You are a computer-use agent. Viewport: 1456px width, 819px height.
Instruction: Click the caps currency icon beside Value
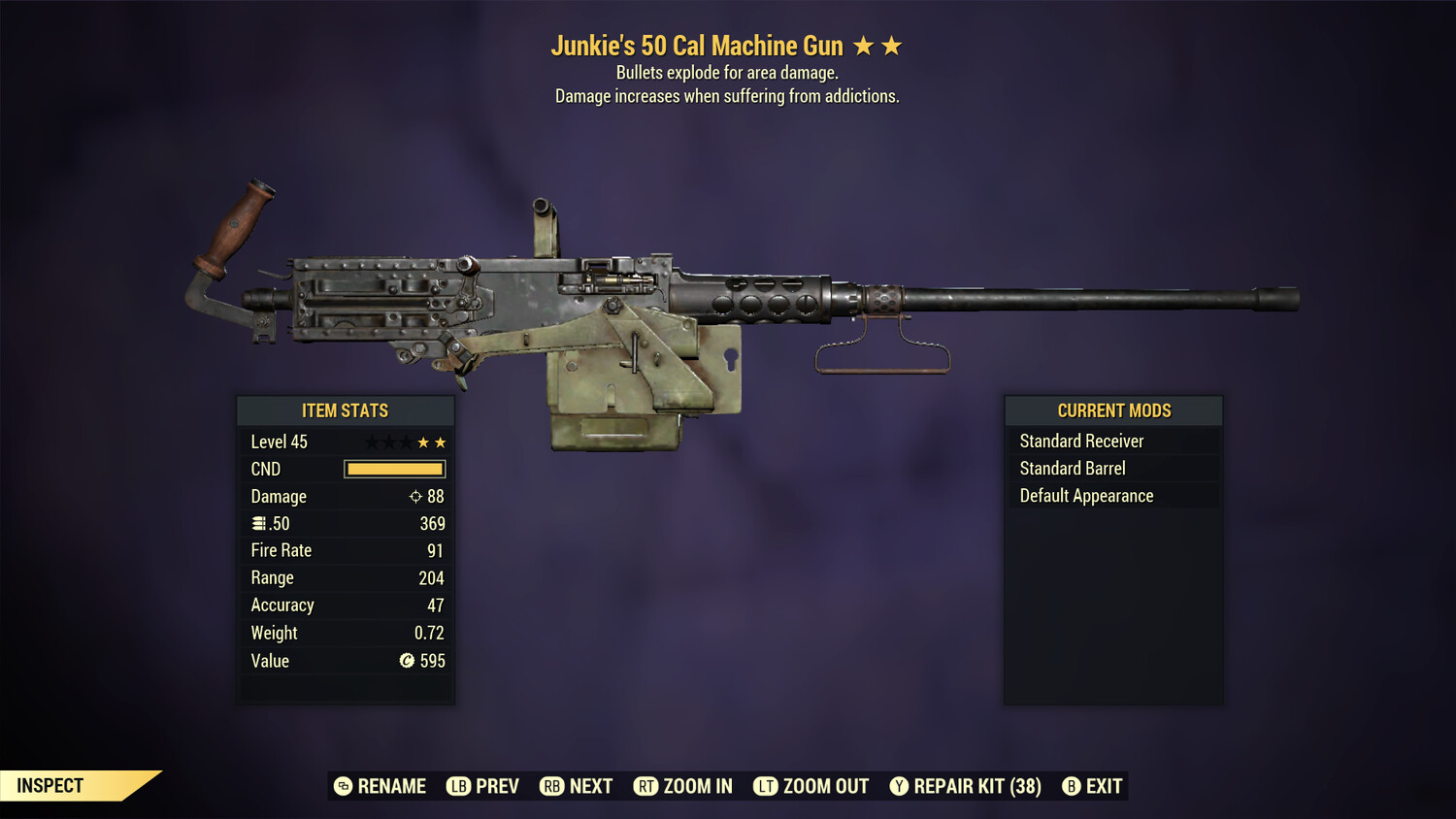point(409,661)
